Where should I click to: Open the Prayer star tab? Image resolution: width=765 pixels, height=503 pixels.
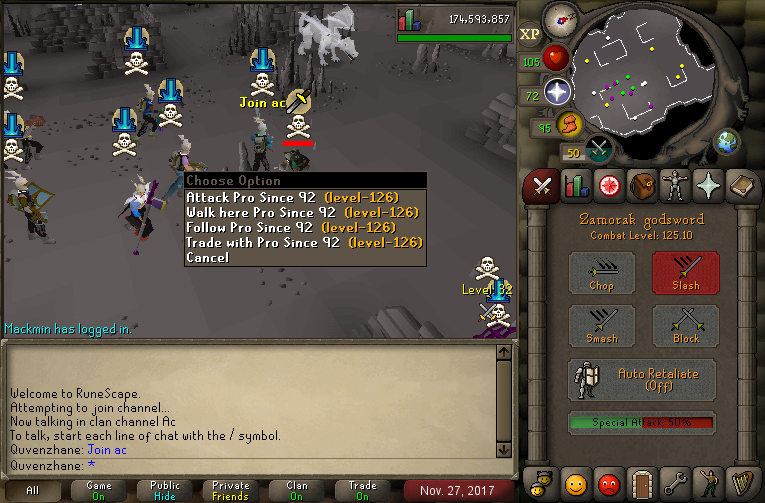pyautogui.click(x=710, y=186)
